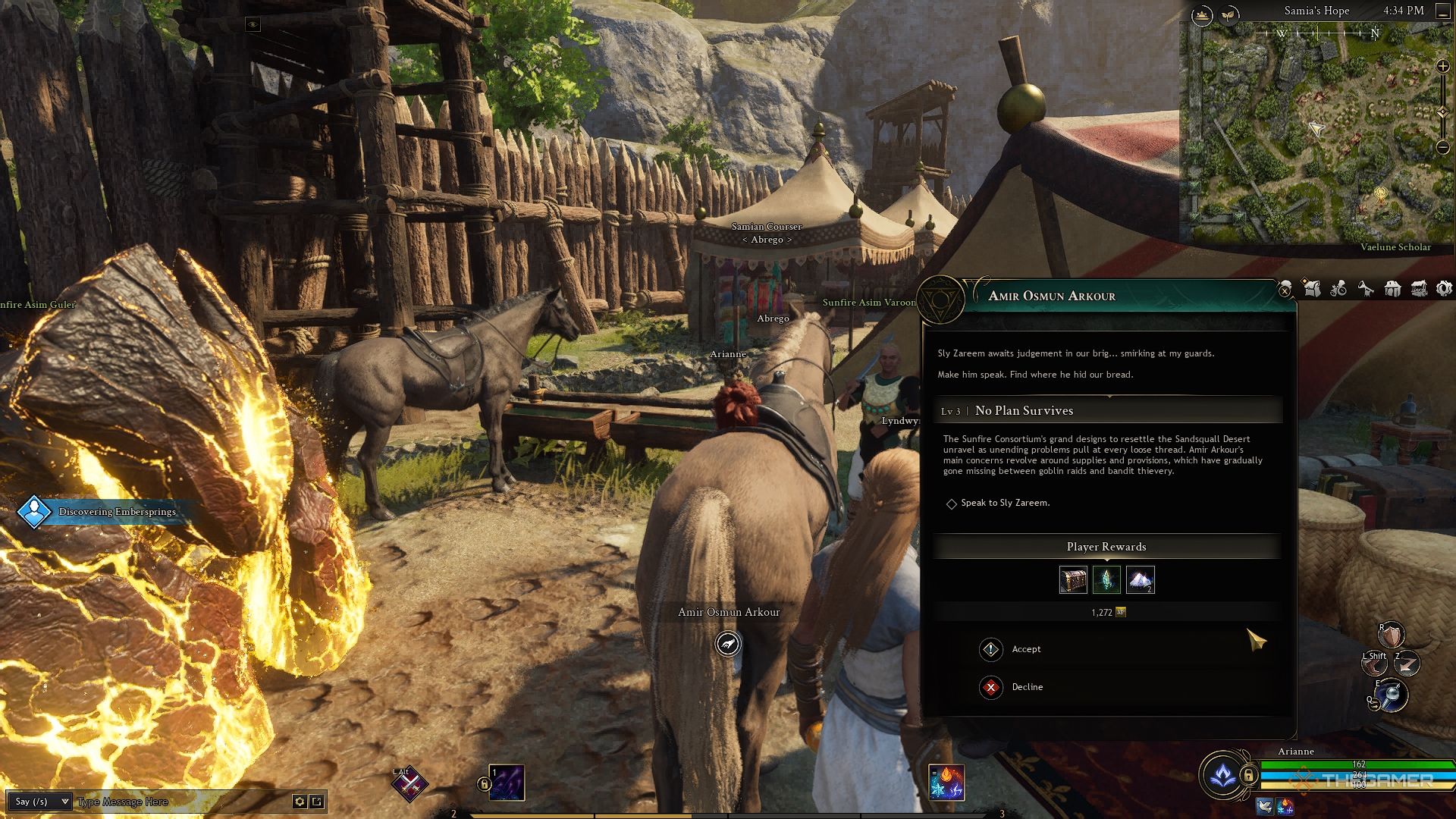
Task: Inspect the green crystal reward
Action: (x=1106, y=580)
